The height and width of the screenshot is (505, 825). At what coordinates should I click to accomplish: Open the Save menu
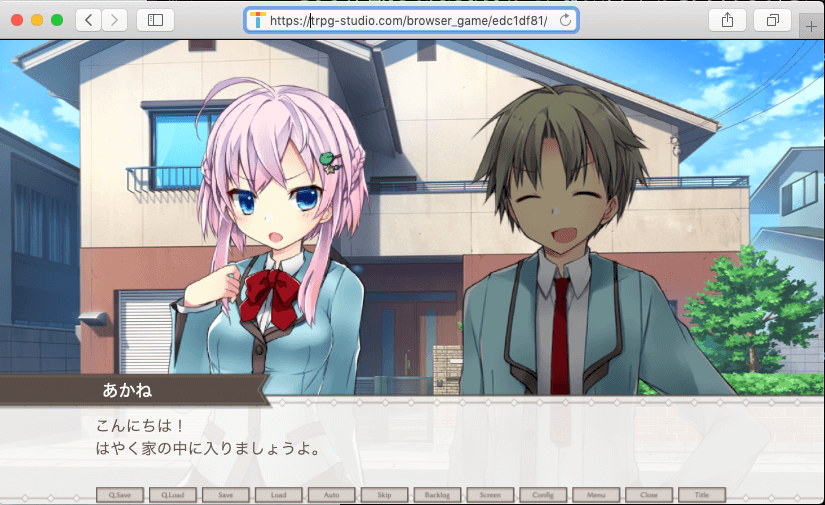226,495
